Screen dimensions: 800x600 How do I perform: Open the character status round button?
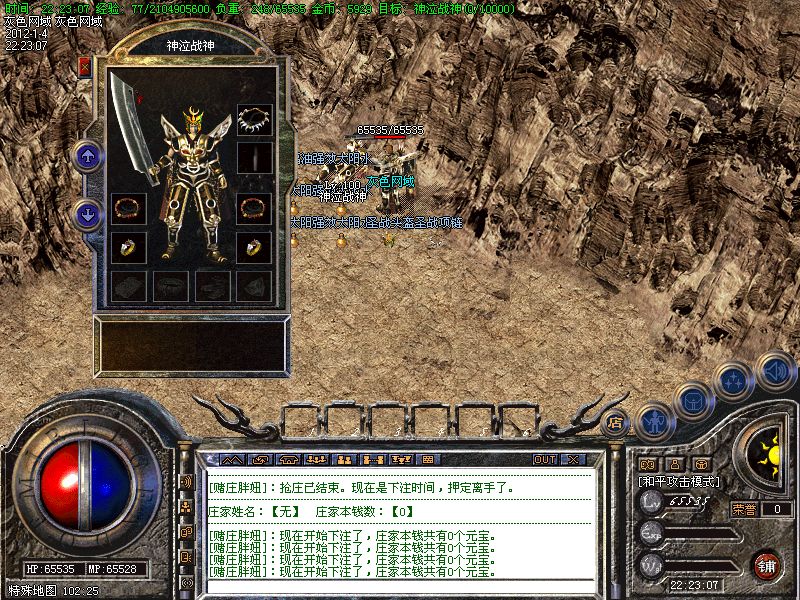pos(654,420)
